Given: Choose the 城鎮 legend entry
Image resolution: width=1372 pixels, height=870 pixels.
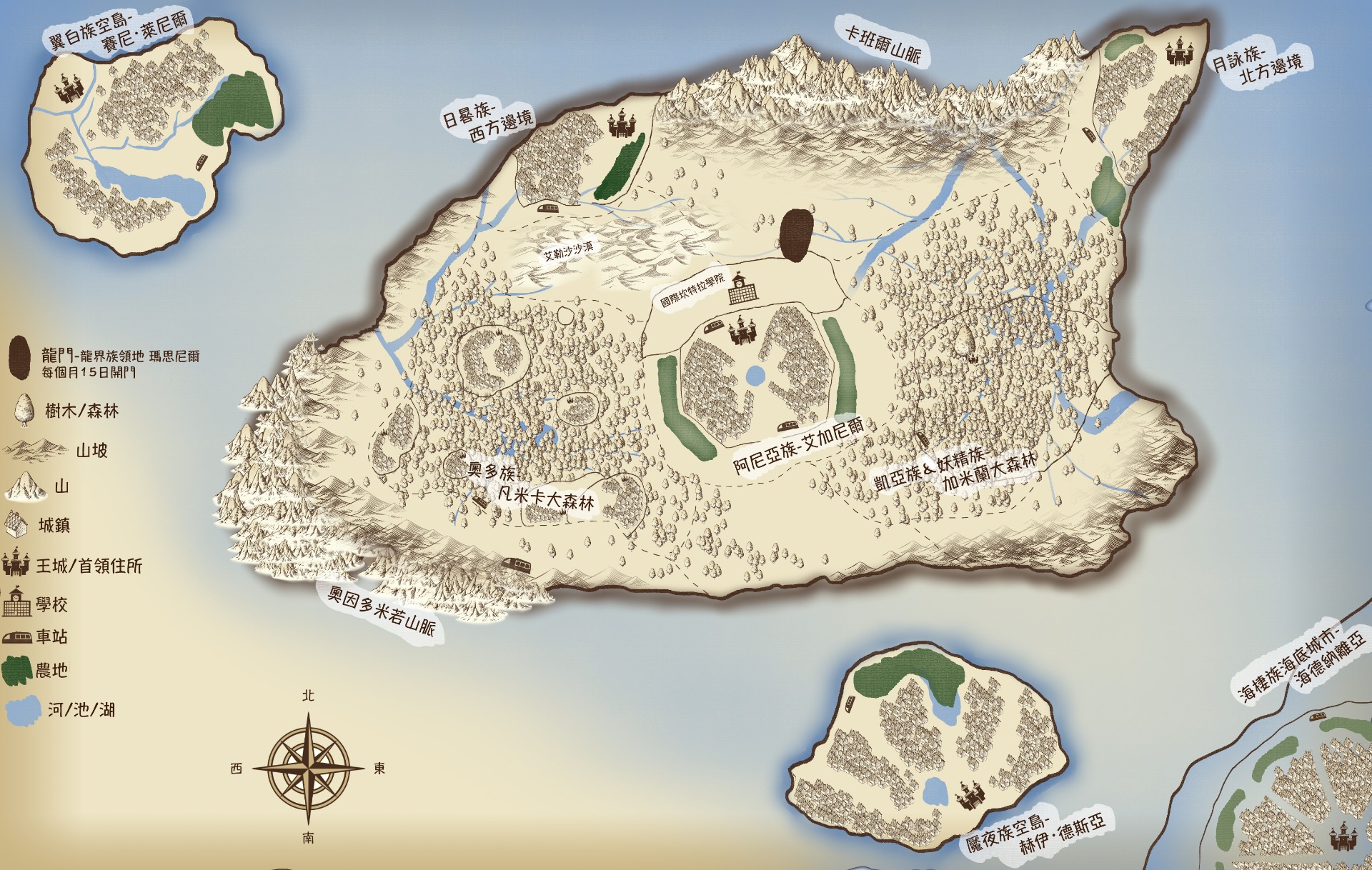Looking at the screenshot, I should pyautogui.click(x=54, y=526).
